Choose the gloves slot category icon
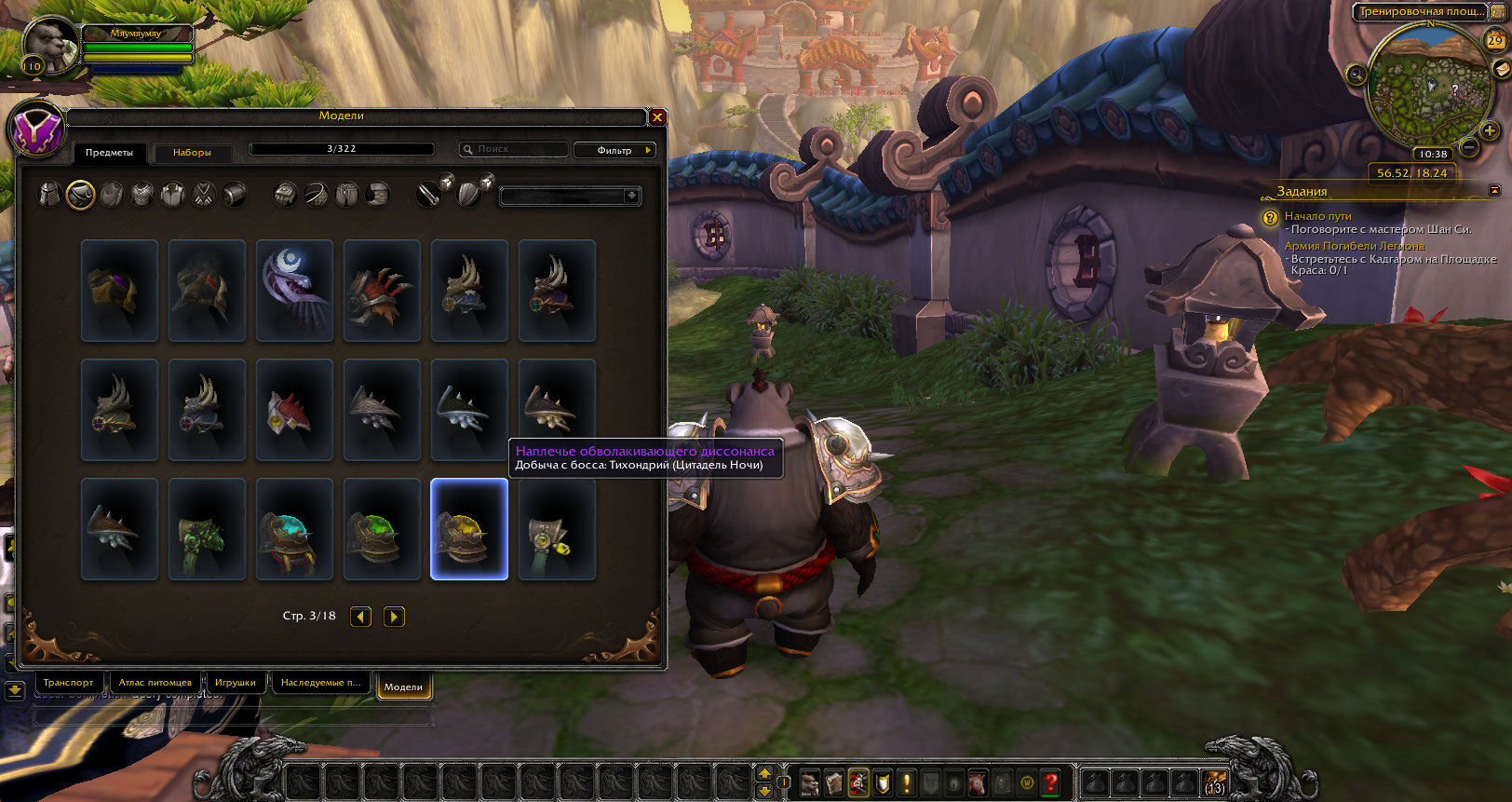Screen dimensions: 1512x802 [286, 195]
